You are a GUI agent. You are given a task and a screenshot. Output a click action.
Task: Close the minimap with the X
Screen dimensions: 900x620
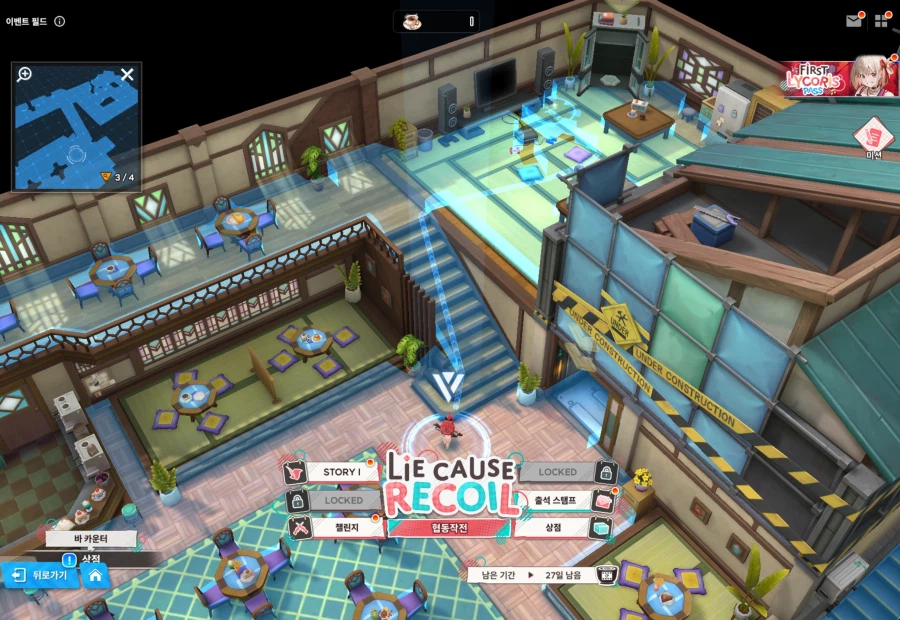(127, 74)
